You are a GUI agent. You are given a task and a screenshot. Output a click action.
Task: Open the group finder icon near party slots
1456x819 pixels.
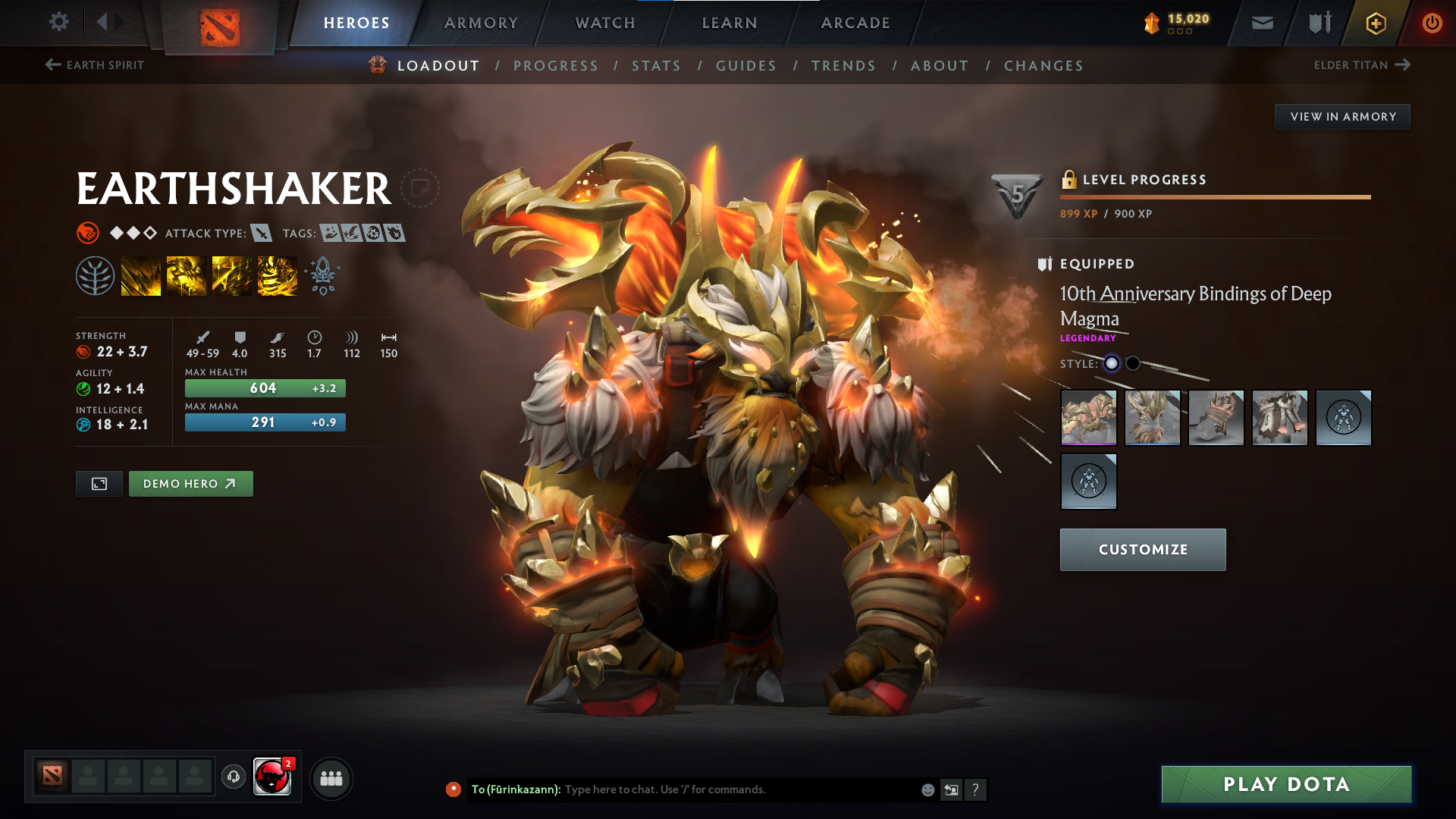[x=331, y=777]
